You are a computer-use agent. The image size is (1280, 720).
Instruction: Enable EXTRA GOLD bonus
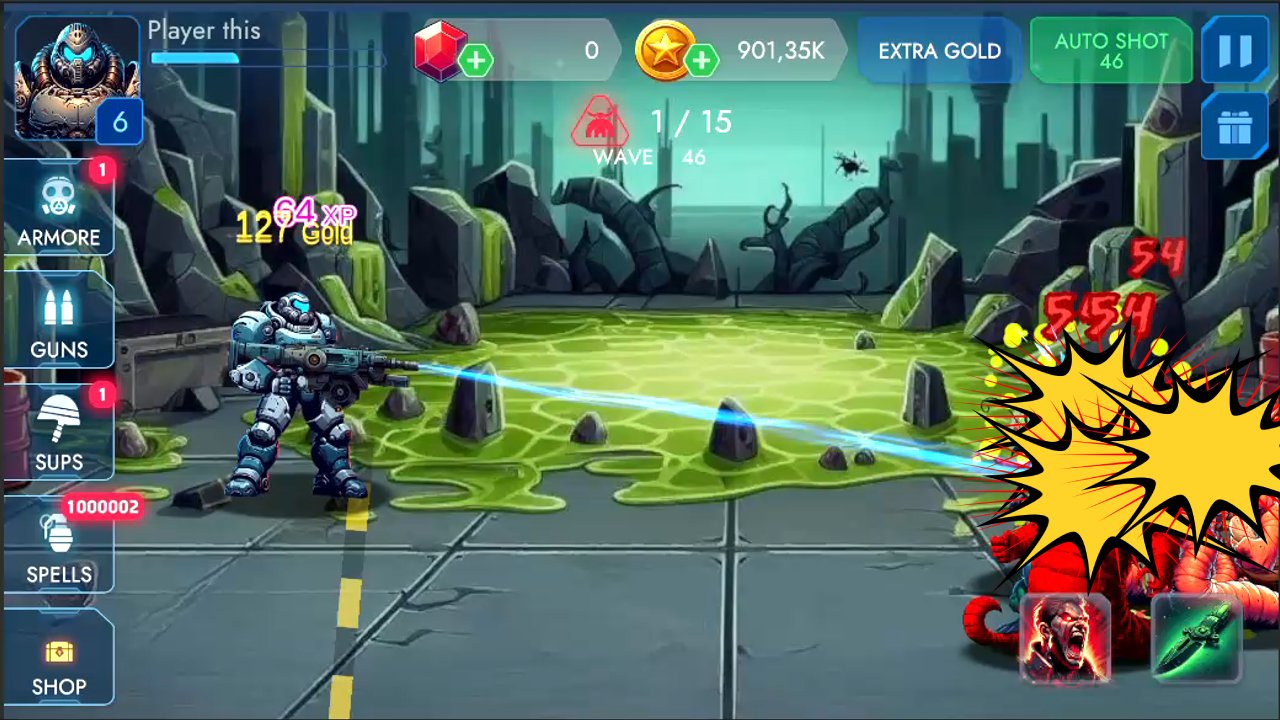(x=938, y=50)
